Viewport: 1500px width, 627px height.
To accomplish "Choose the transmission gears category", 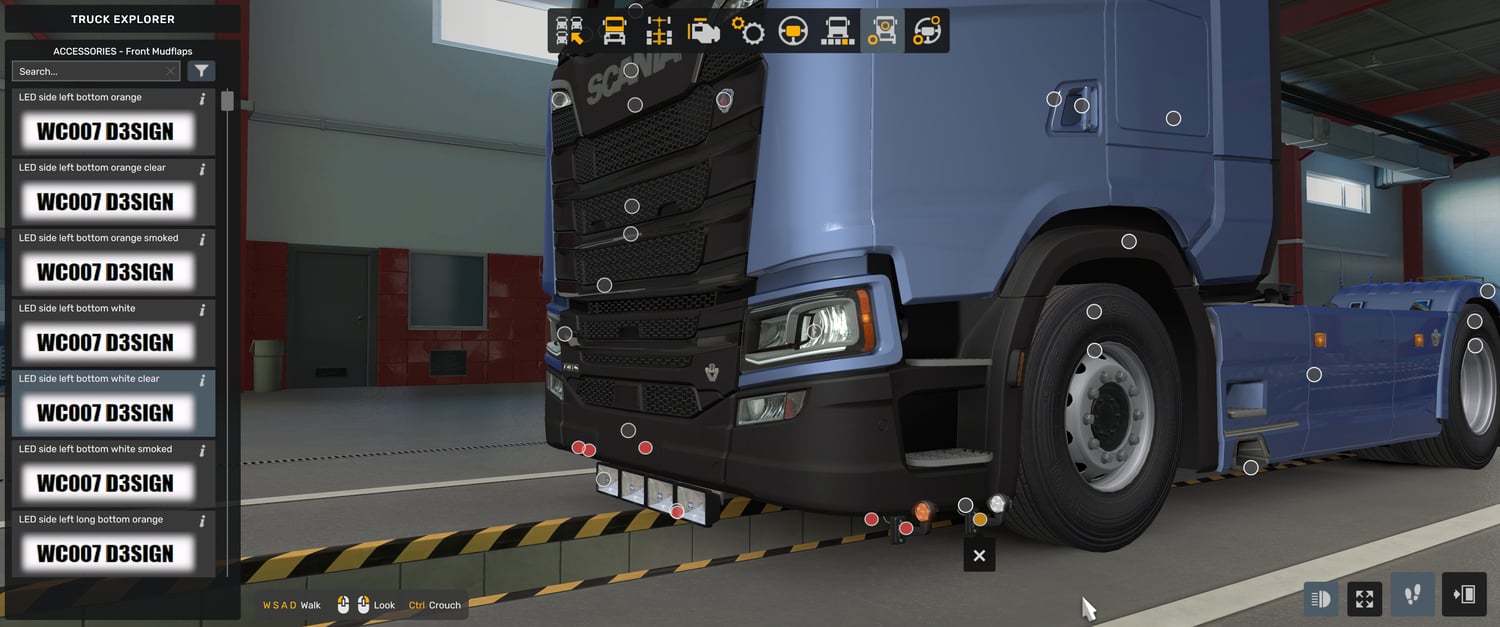I will coord(748,31).
